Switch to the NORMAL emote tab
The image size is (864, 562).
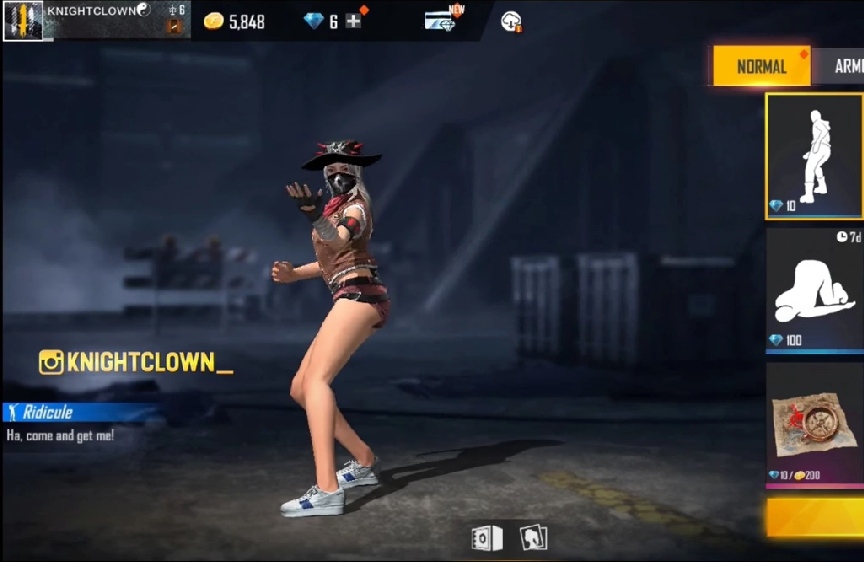pos(761,66)
